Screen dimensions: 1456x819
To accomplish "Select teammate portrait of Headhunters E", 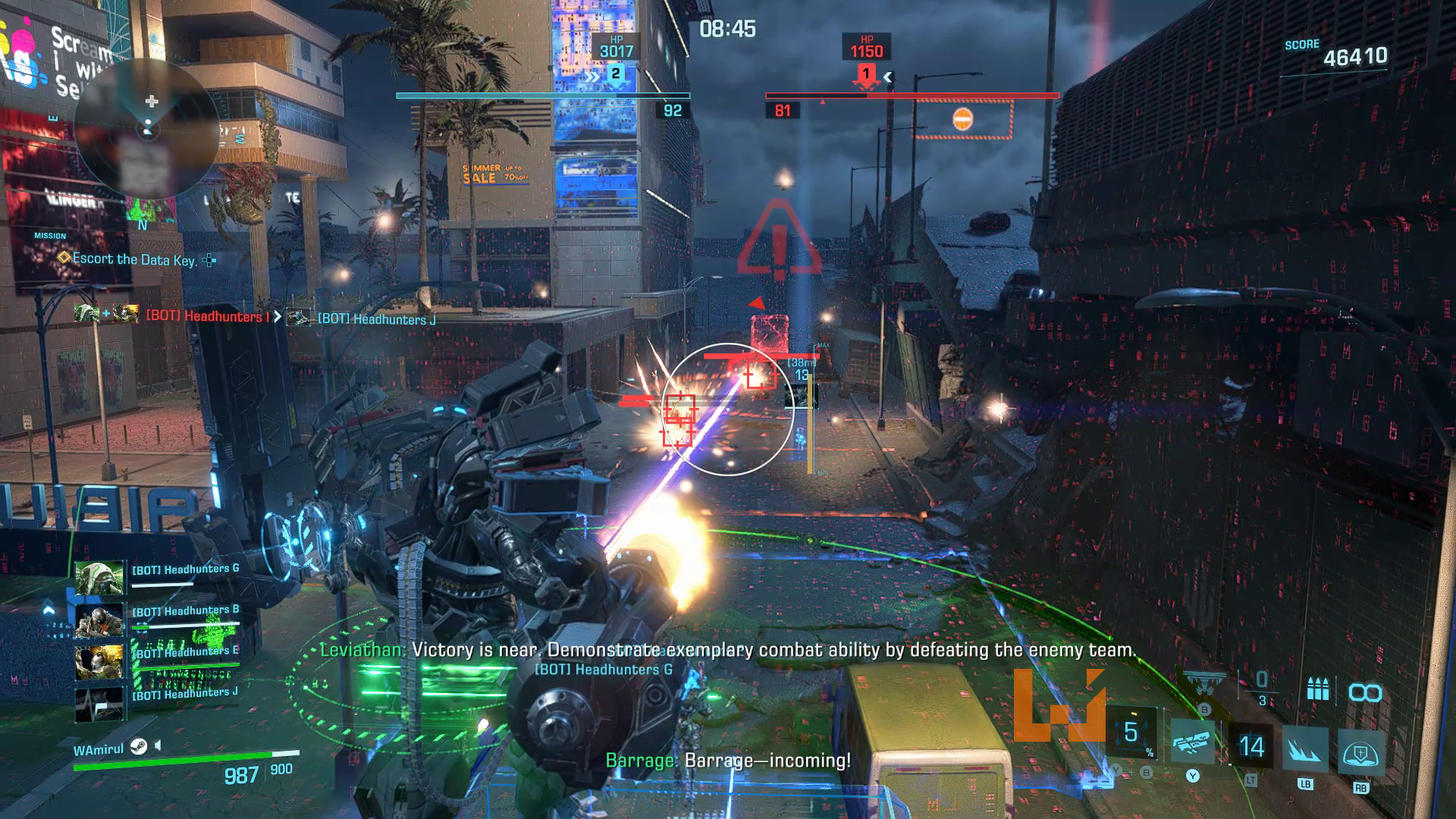I will [99, 662].
